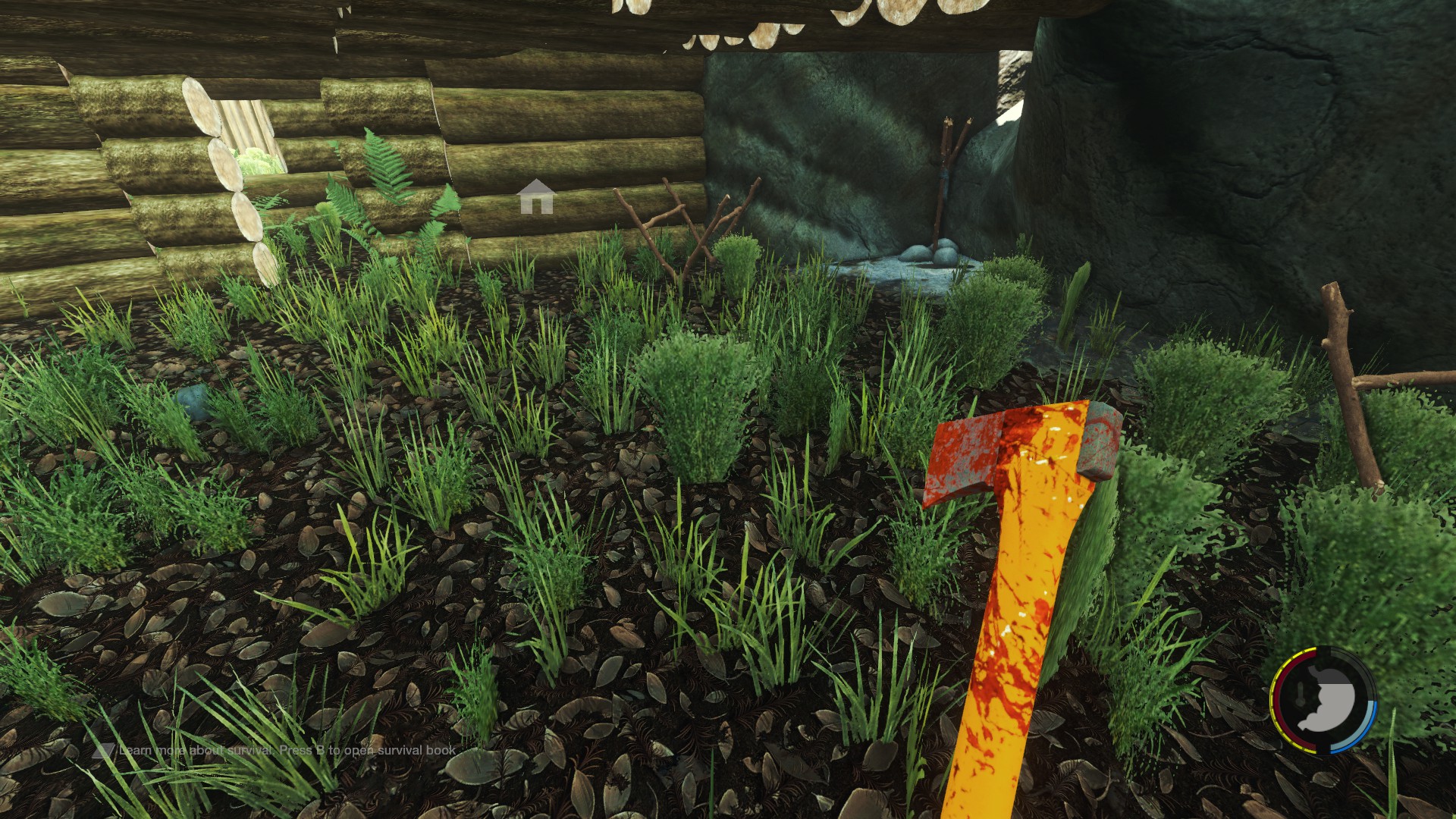
Task: Select the home shelter marker icon
Action: click(x=536, y=197)
